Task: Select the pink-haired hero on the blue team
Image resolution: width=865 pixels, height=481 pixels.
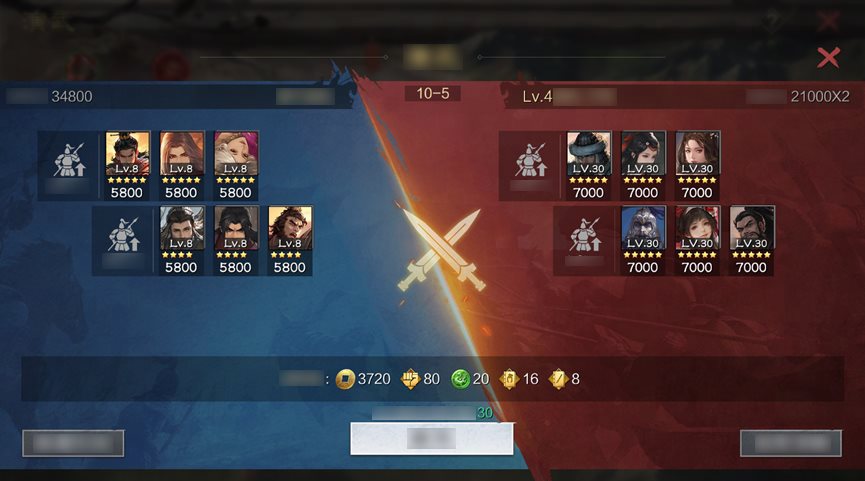Action: coord(235,154)
